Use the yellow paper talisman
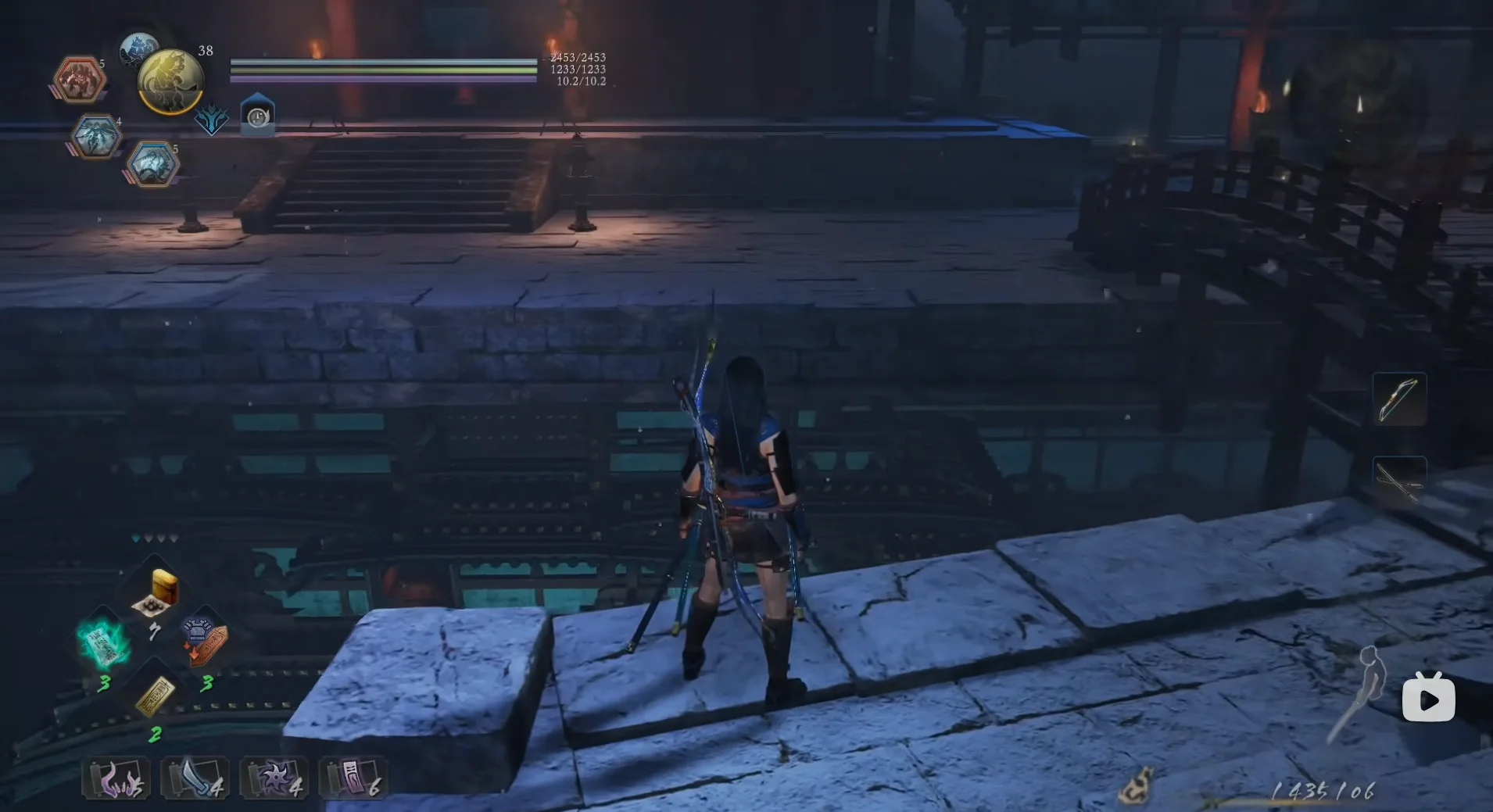The image size is (1493, 812). (155, 696)
